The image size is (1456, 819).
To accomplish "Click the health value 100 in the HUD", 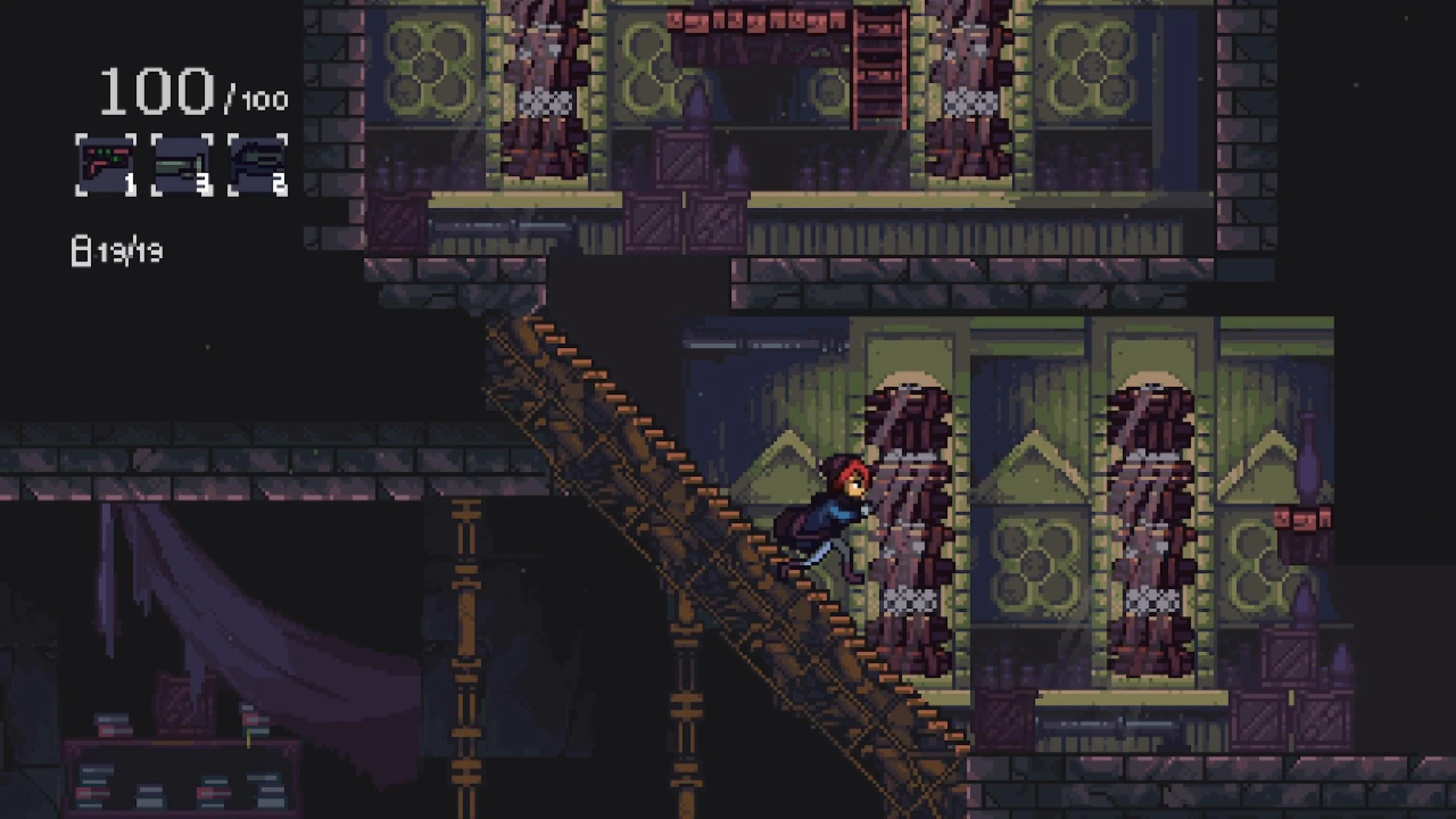I will coord(155,91).
